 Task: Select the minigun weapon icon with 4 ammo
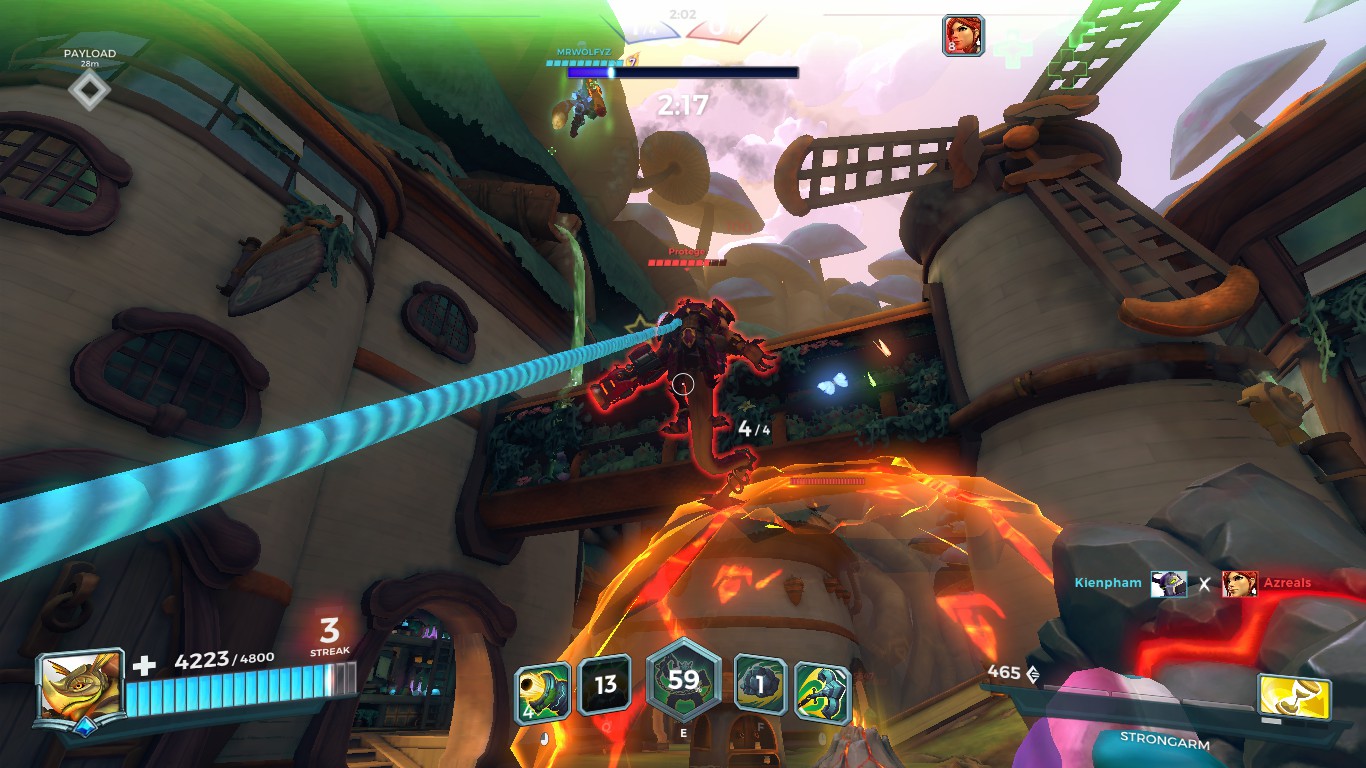point(544,686)
